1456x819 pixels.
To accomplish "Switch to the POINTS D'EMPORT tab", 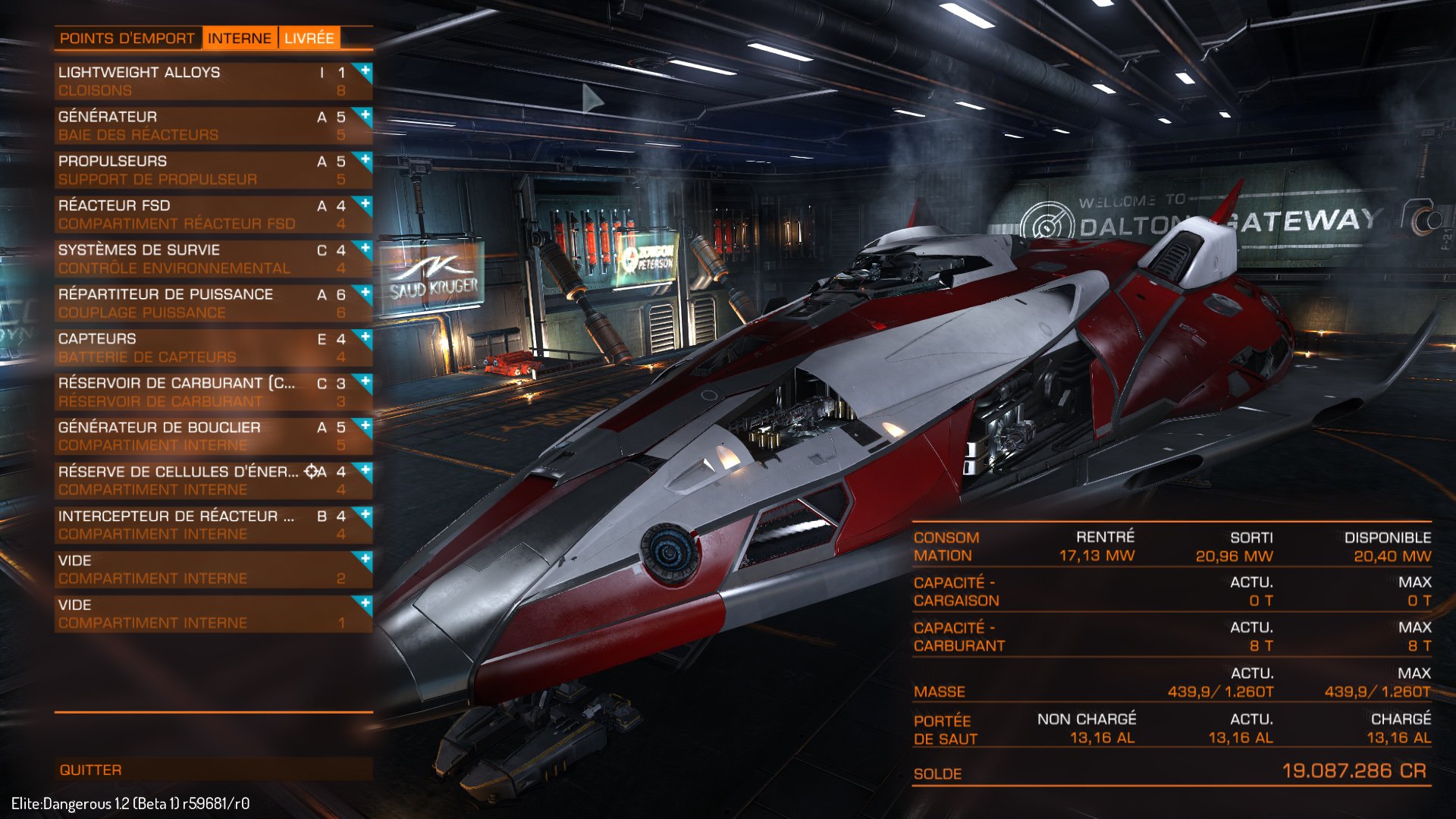I will 127,37.
